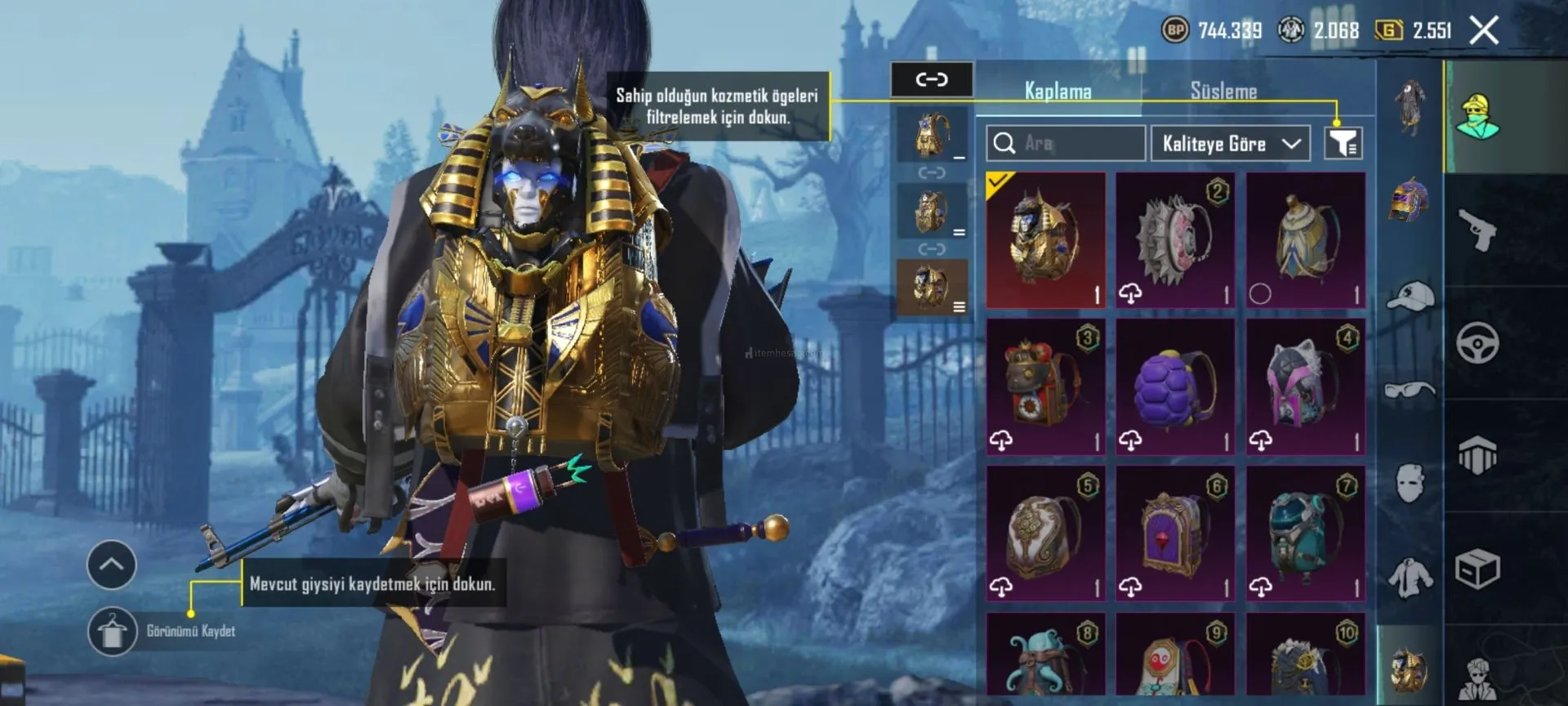Choose the purple turtle shell backpack
Viewport: 1568px width, 706px height.
pos(1175,387)
